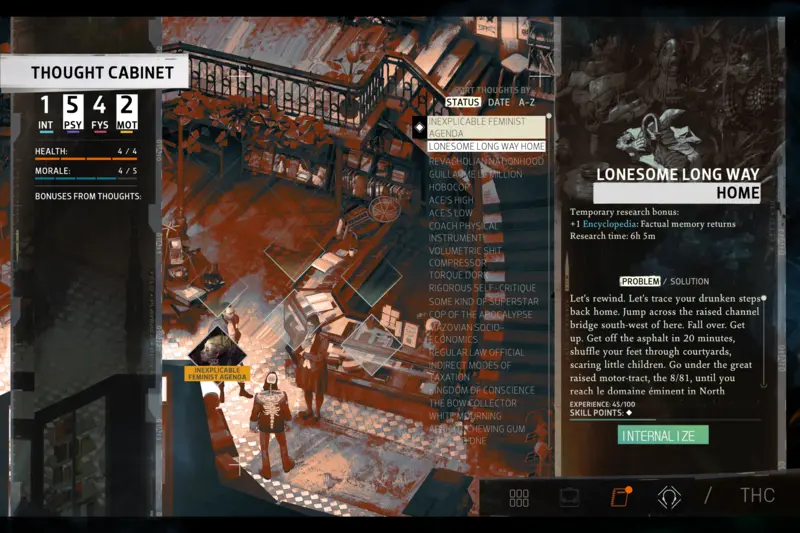800x533 pixels.
Task: Select the Lonesome Long Way Home thought
Action: tap(487, 146)
